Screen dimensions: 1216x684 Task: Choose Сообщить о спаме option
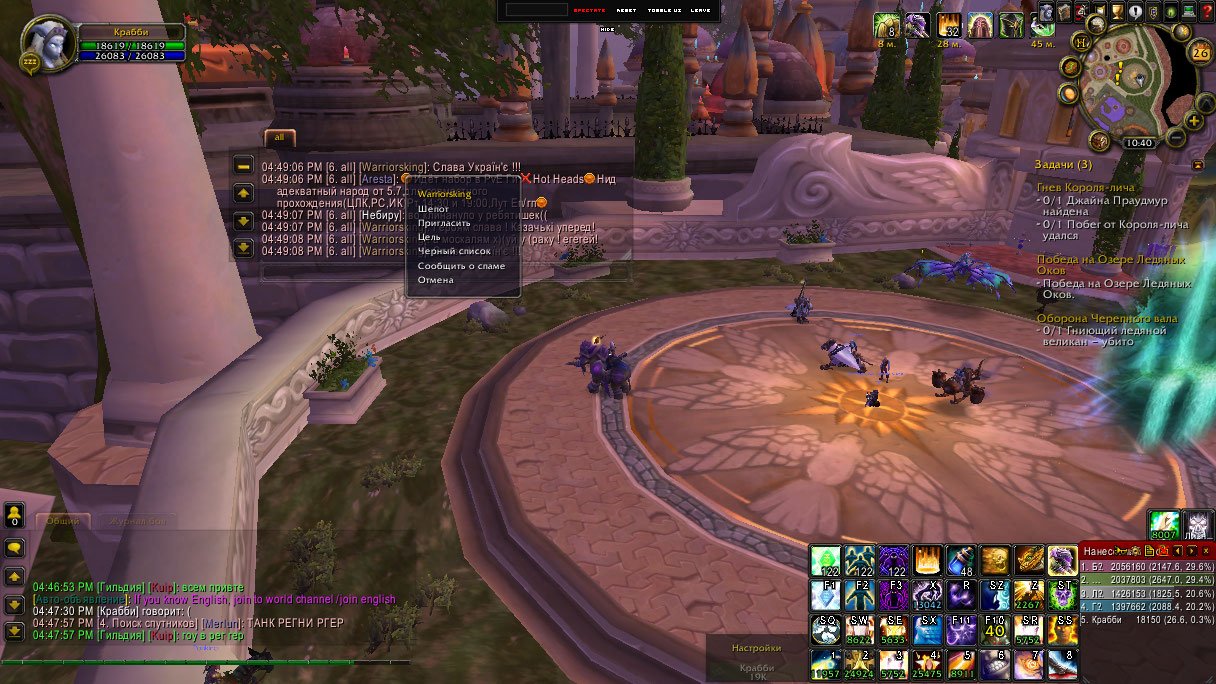[x=461, y=266]
